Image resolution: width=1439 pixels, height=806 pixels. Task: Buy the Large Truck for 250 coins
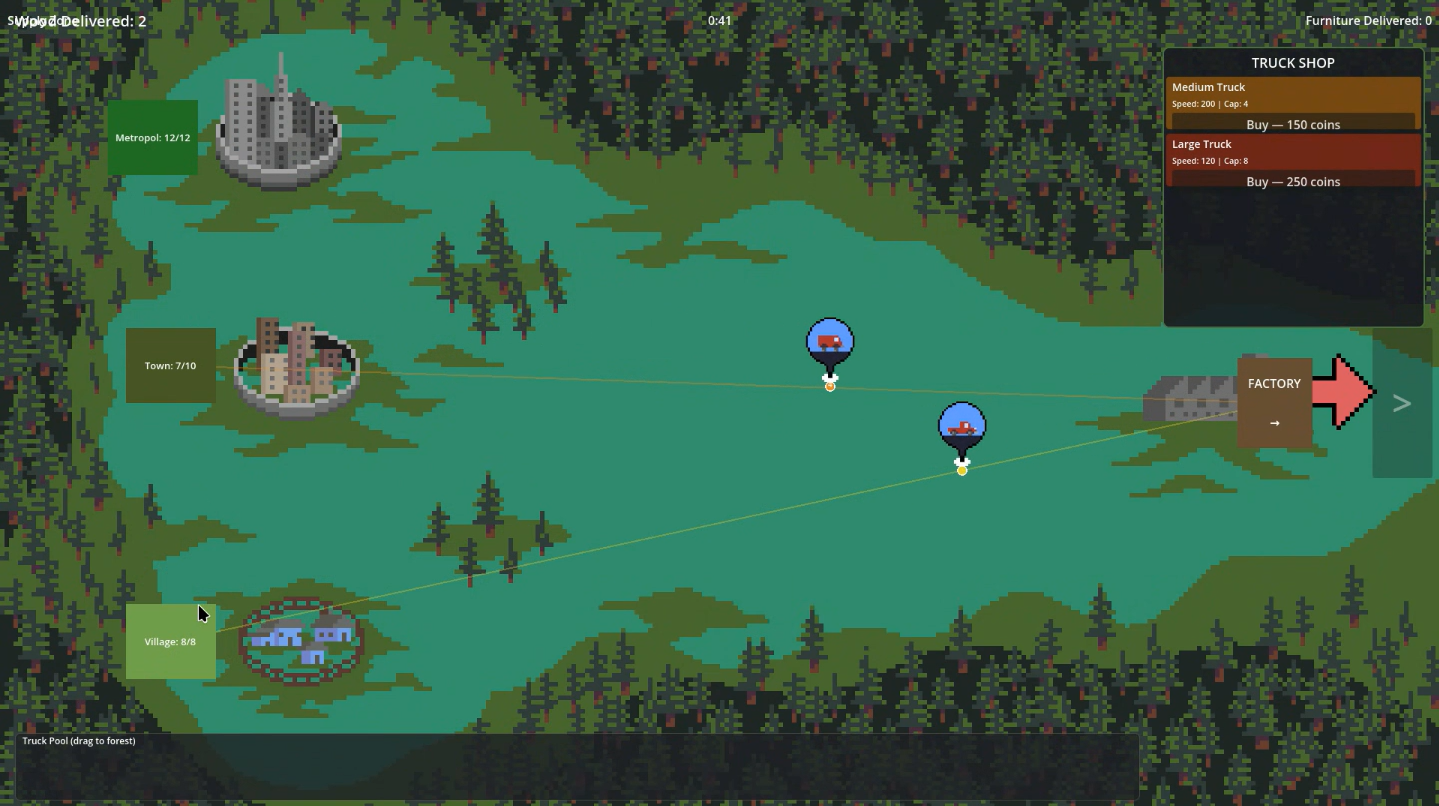click(1292, 181)
